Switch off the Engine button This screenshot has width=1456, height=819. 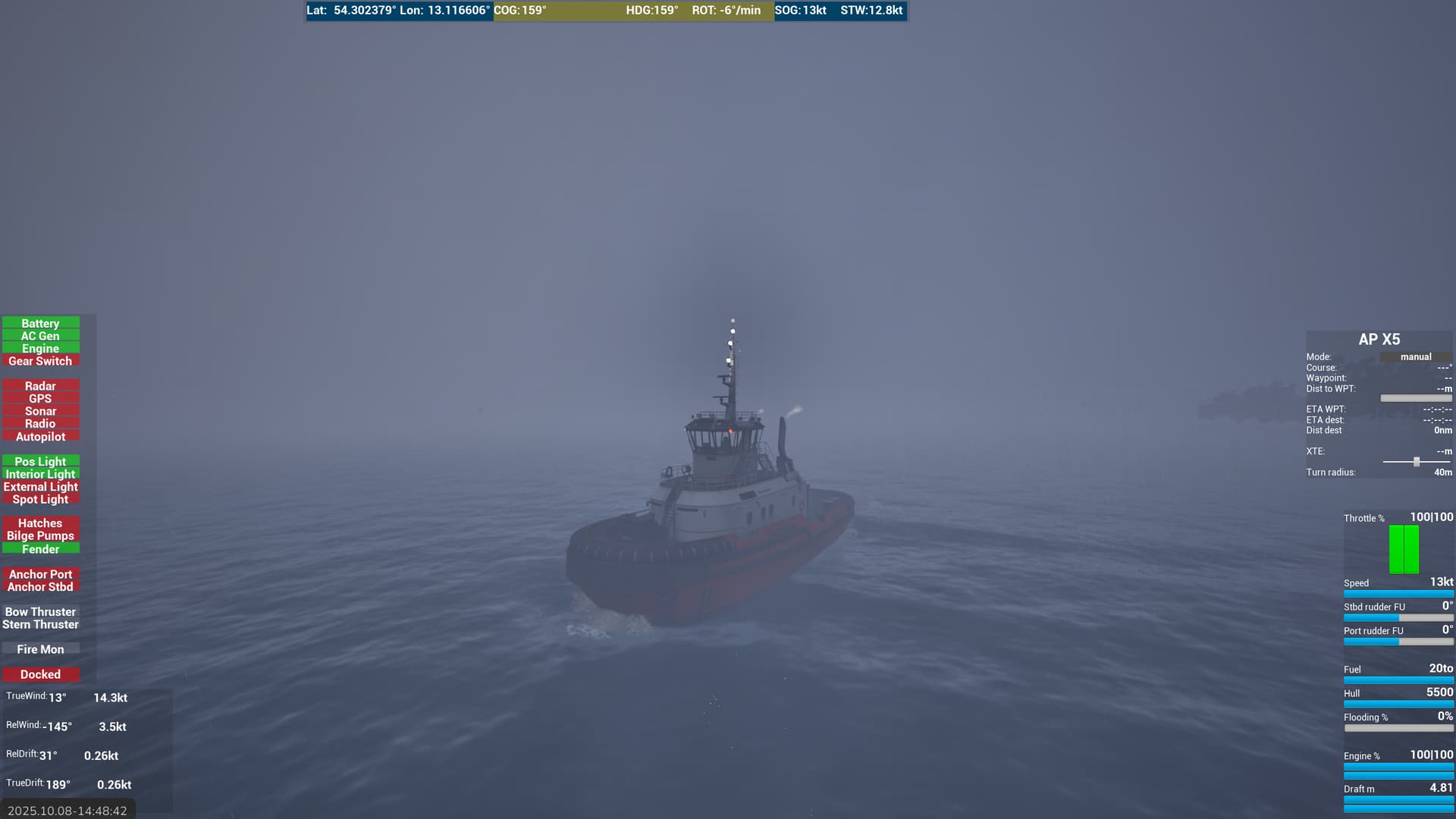[40, 349]
